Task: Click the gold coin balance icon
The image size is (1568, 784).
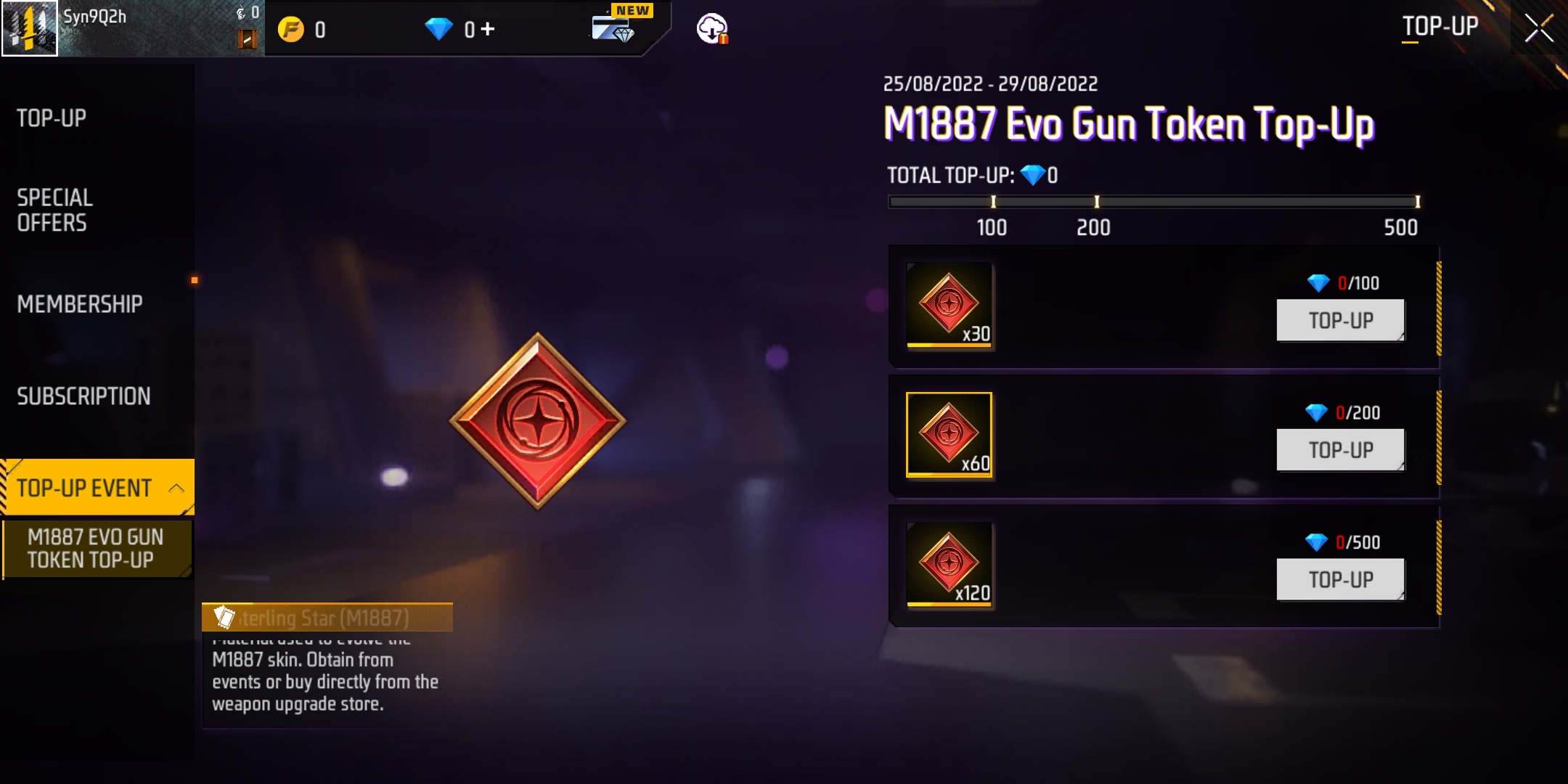Action: click(291, 30)
